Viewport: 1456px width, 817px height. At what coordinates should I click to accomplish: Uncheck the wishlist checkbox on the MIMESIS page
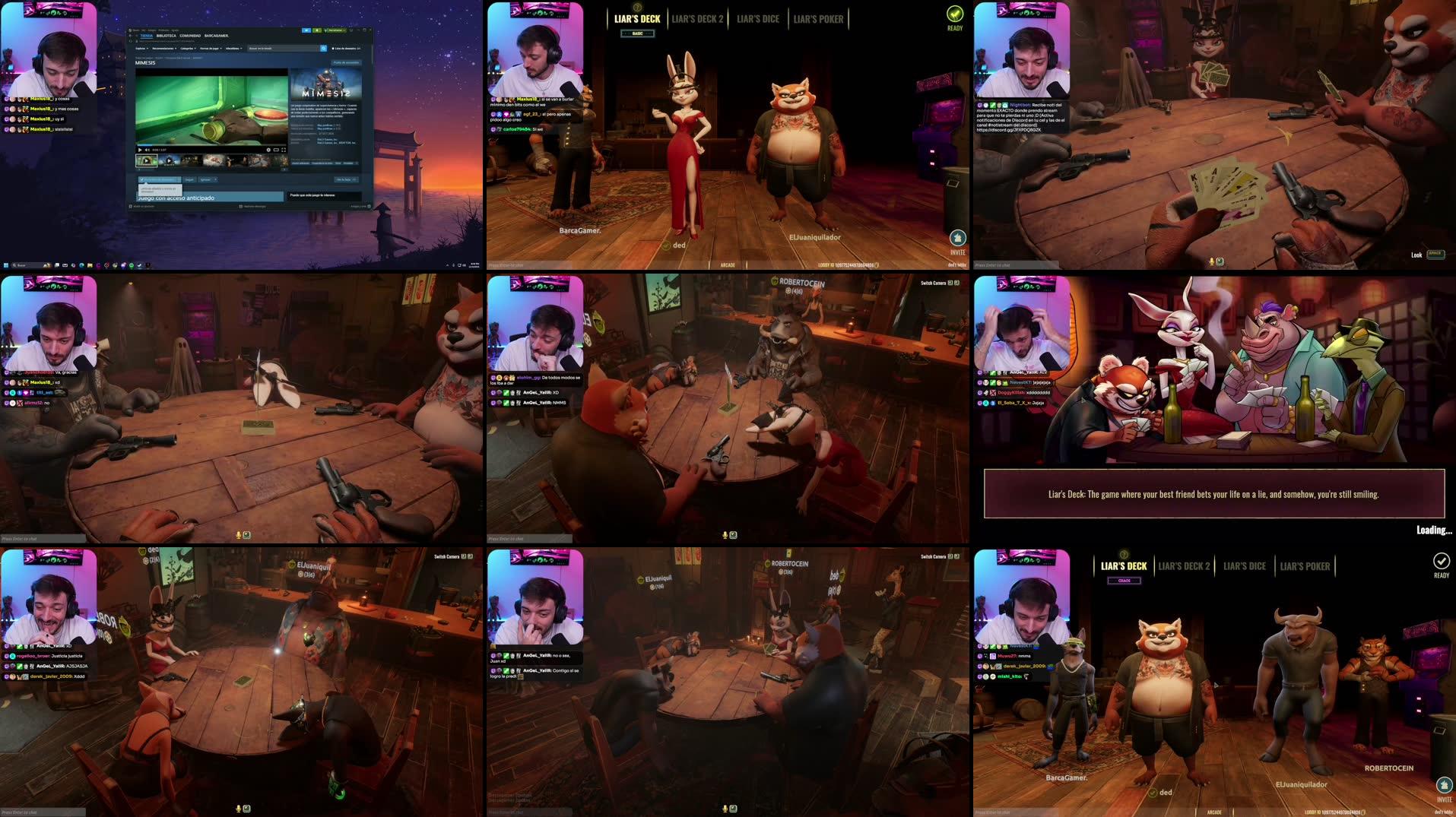(x=142, y=179)
